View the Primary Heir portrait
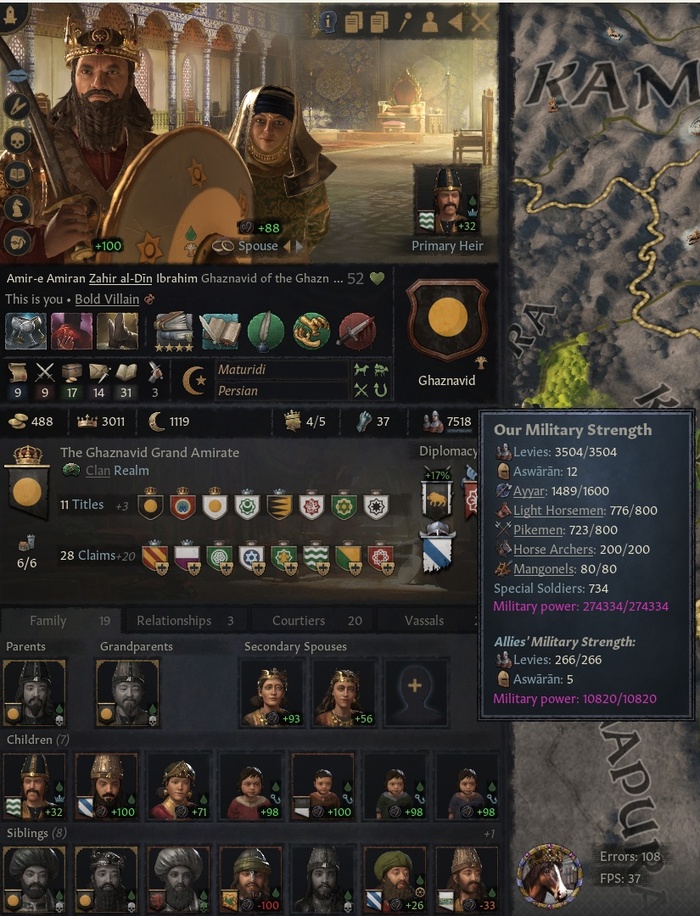700x916 pixels. (x=447, y=199)
